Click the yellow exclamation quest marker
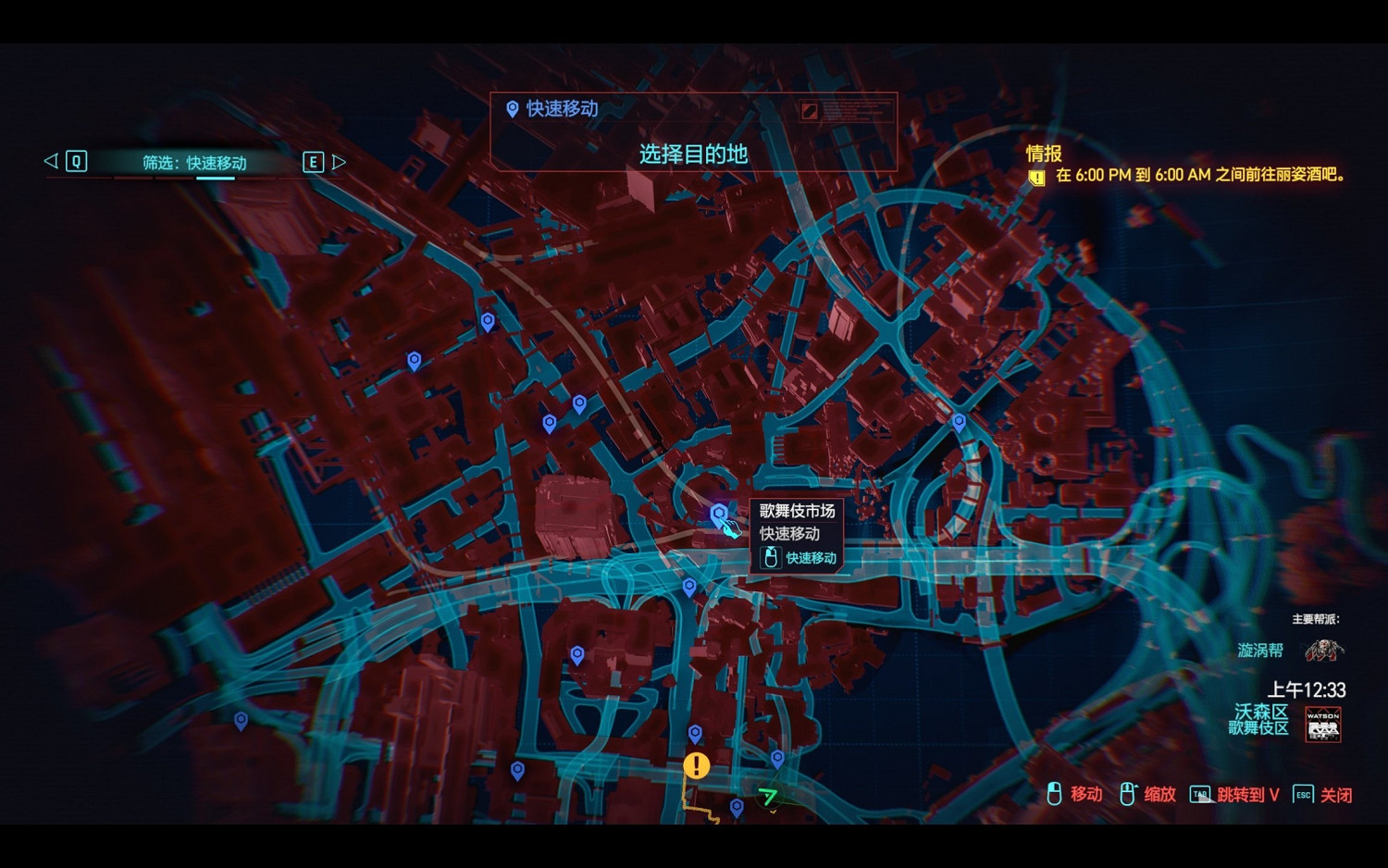 click(x=695, y=765)
